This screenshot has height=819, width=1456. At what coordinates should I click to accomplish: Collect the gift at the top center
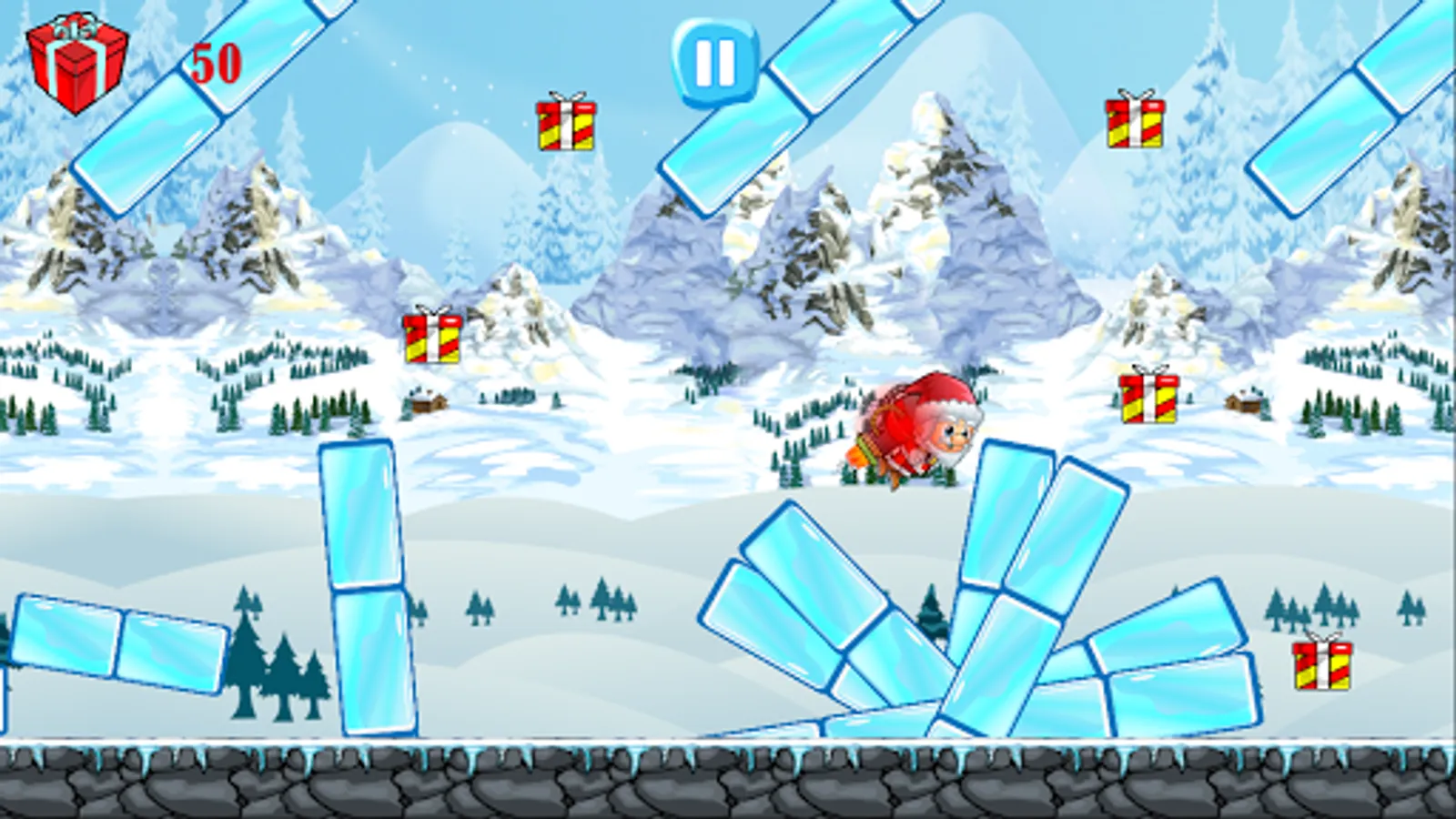coord(564,125)
